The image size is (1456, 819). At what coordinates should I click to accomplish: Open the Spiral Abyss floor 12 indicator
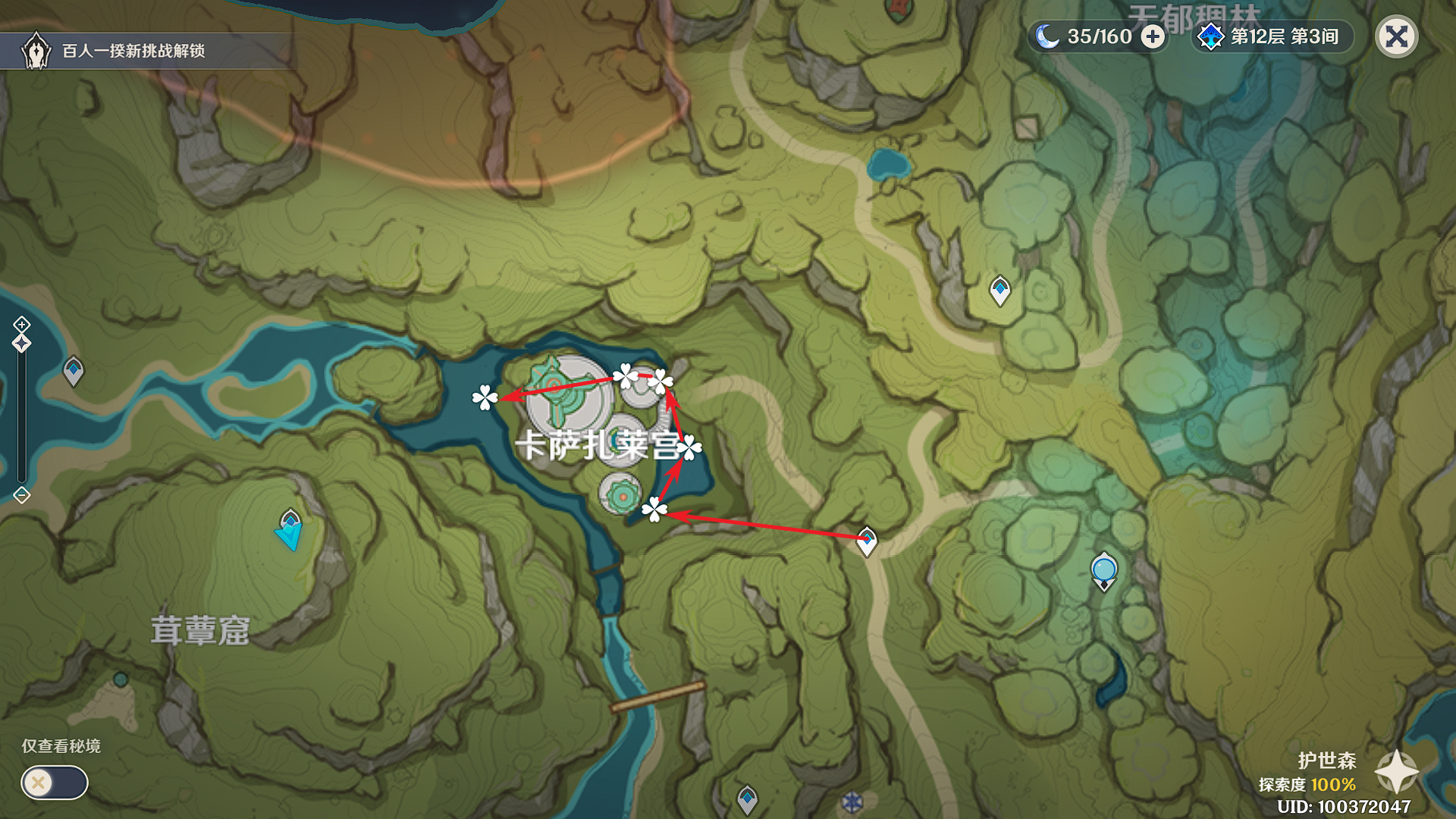point(1272,36)
